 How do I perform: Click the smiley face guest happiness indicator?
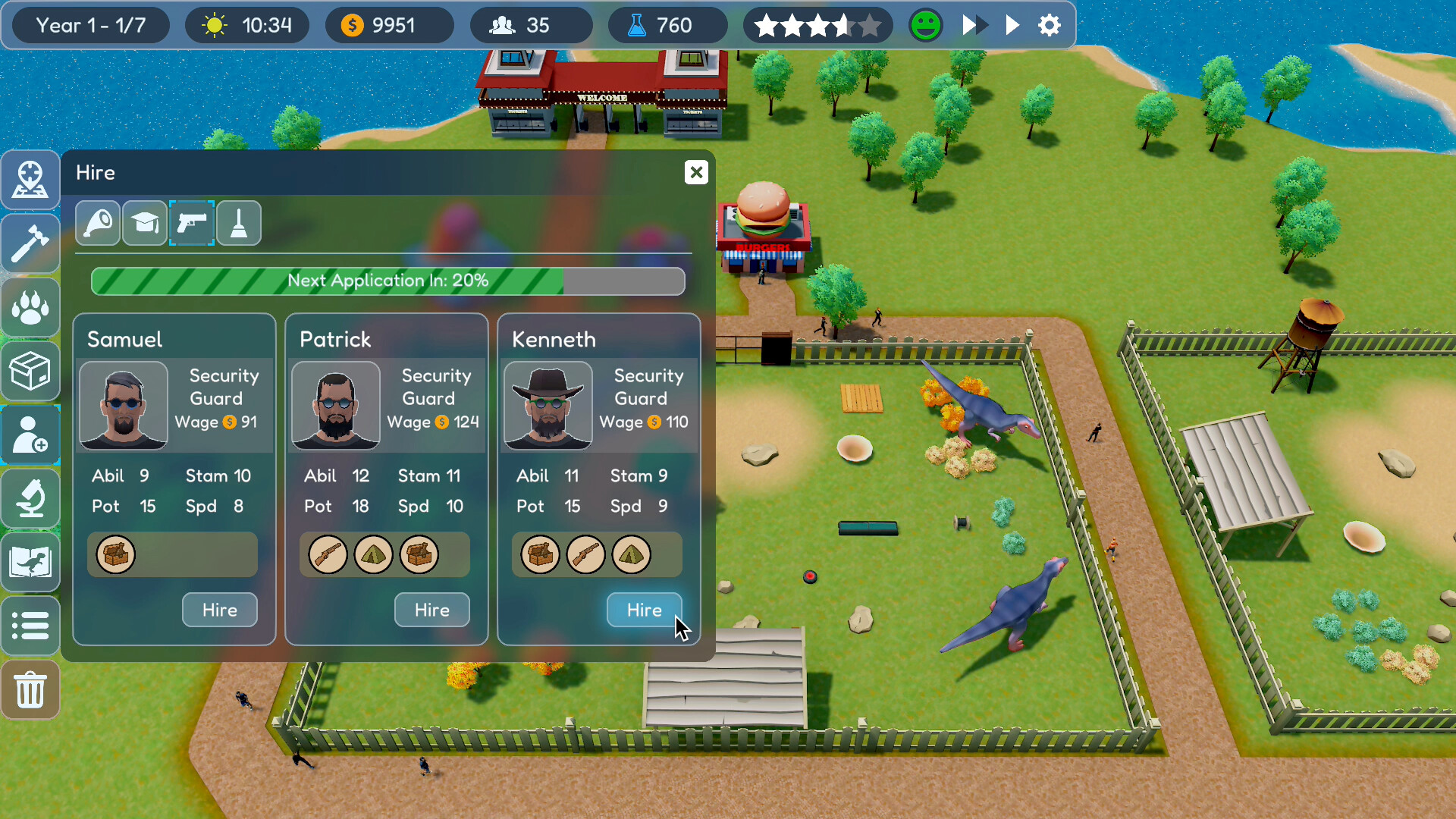point(925,25)
